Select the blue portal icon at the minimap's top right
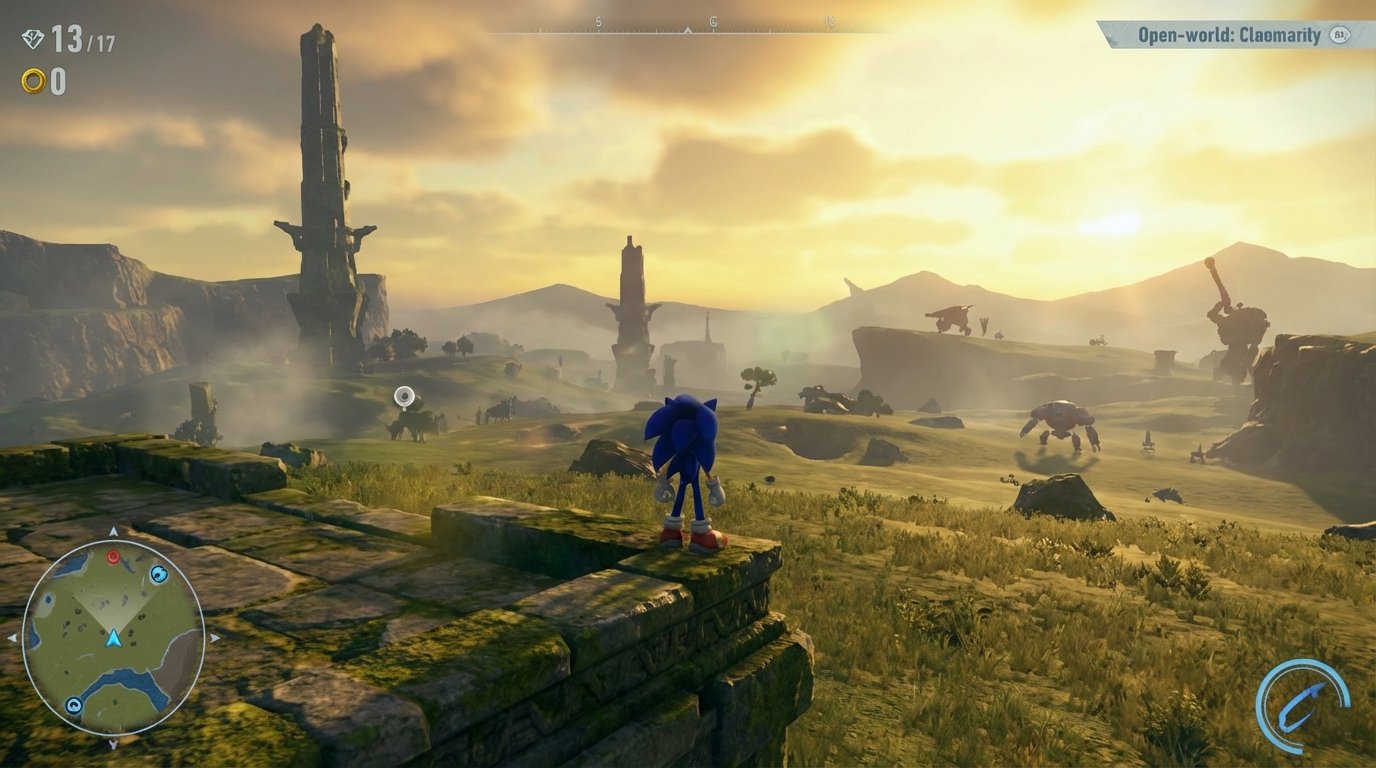Screen dimensions: 1376x768 click(x=159, y=574)
